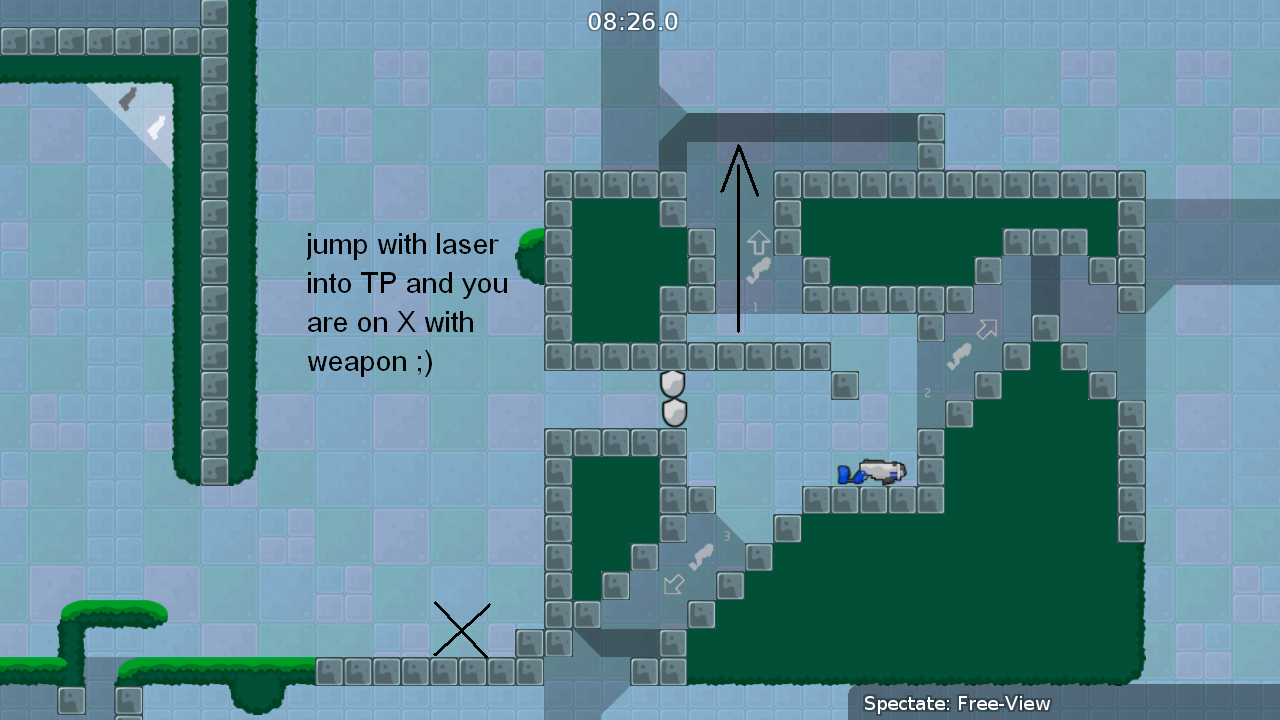1280x720 pixels.
Task: Toggle the hollow up-arrow marker above marker 1
Action: (758, 240)
